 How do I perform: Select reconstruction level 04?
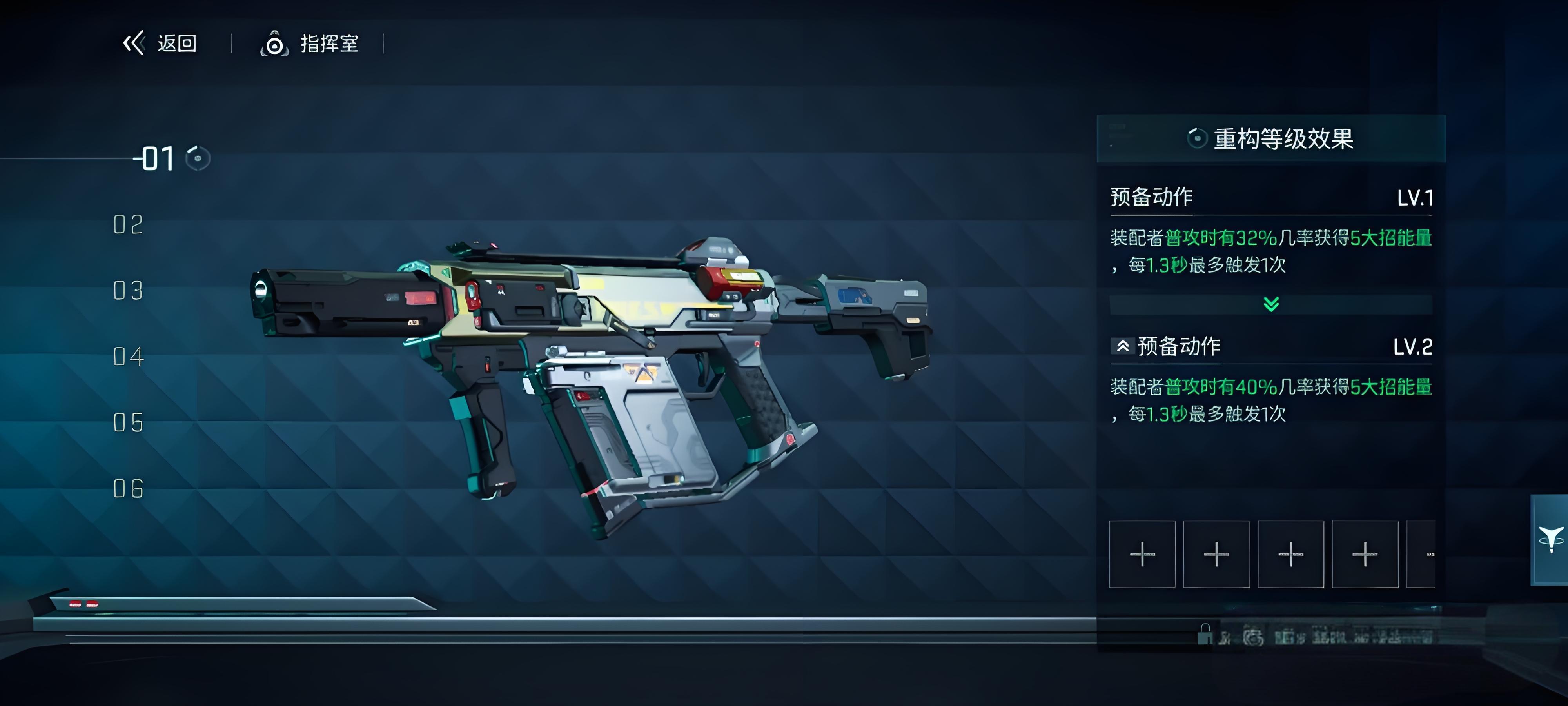[129, 357]
